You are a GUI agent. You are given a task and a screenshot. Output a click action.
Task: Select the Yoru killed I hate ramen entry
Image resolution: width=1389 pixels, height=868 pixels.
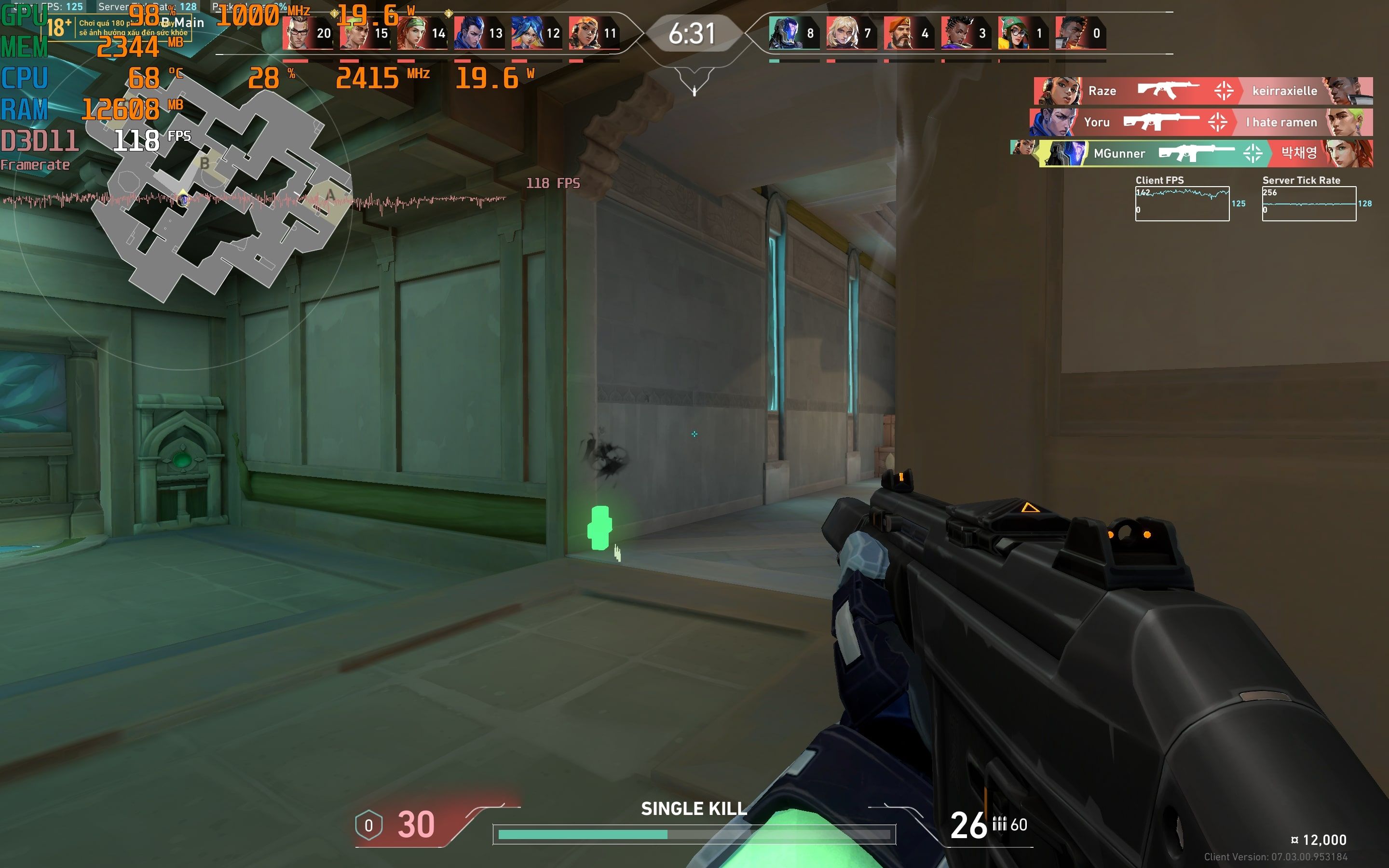(x=1201, y=122)
